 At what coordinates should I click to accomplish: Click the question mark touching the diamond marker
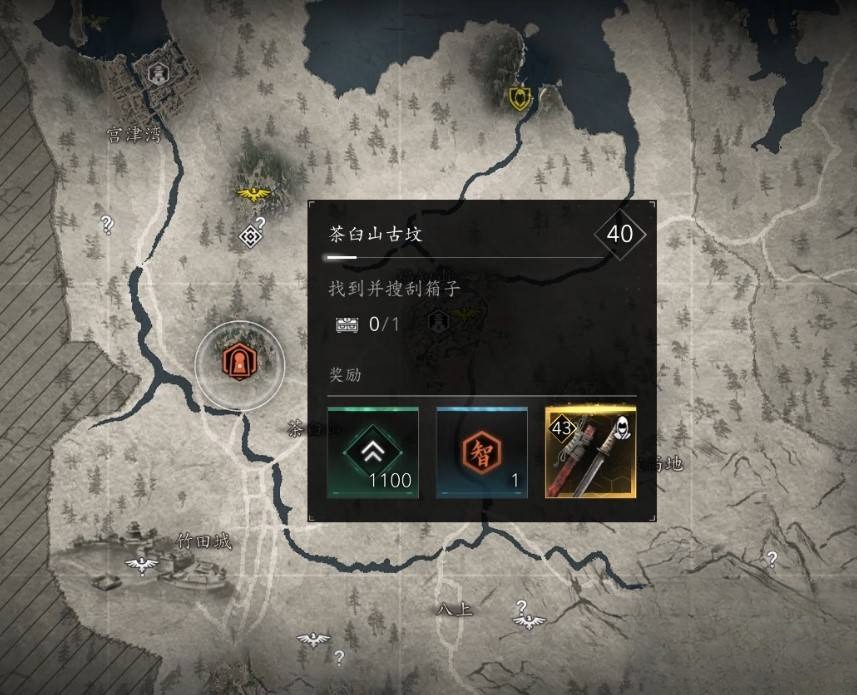pyautogui.click(x=260, y=223)
